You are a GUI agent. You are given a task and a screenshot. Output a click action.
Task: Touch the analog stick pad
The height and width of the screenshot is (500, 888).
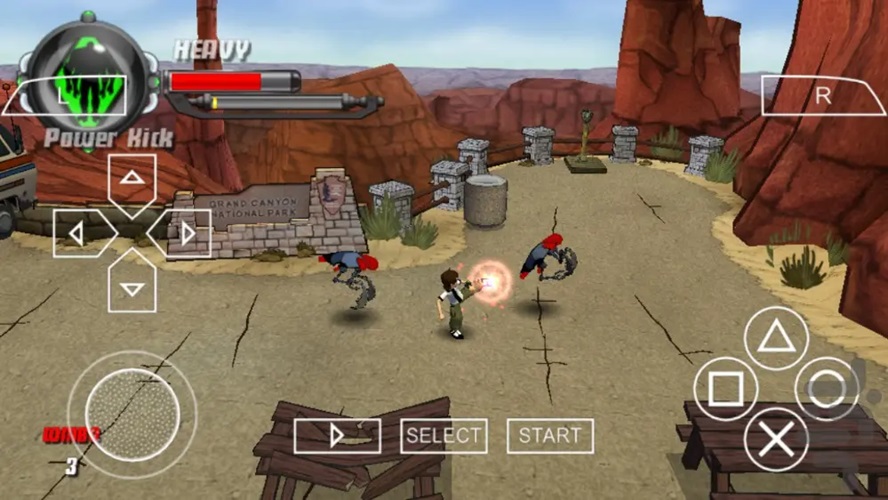132,414
